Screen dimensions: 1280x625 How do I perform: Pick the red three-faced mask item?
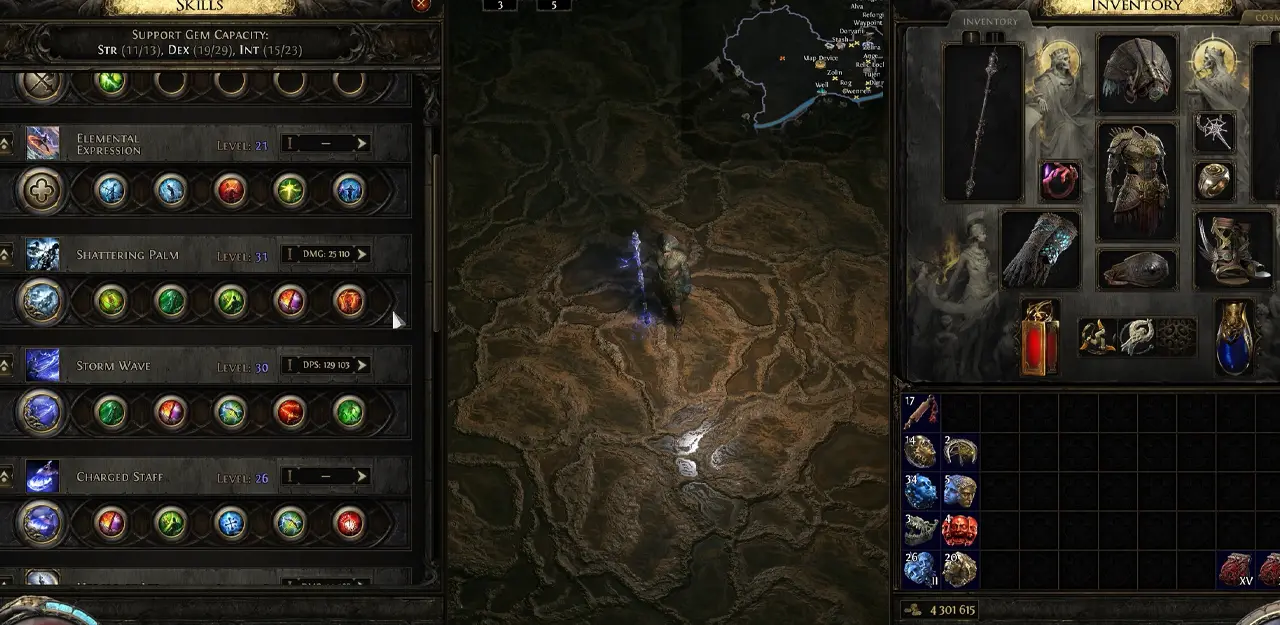click(x=960, y=530)
